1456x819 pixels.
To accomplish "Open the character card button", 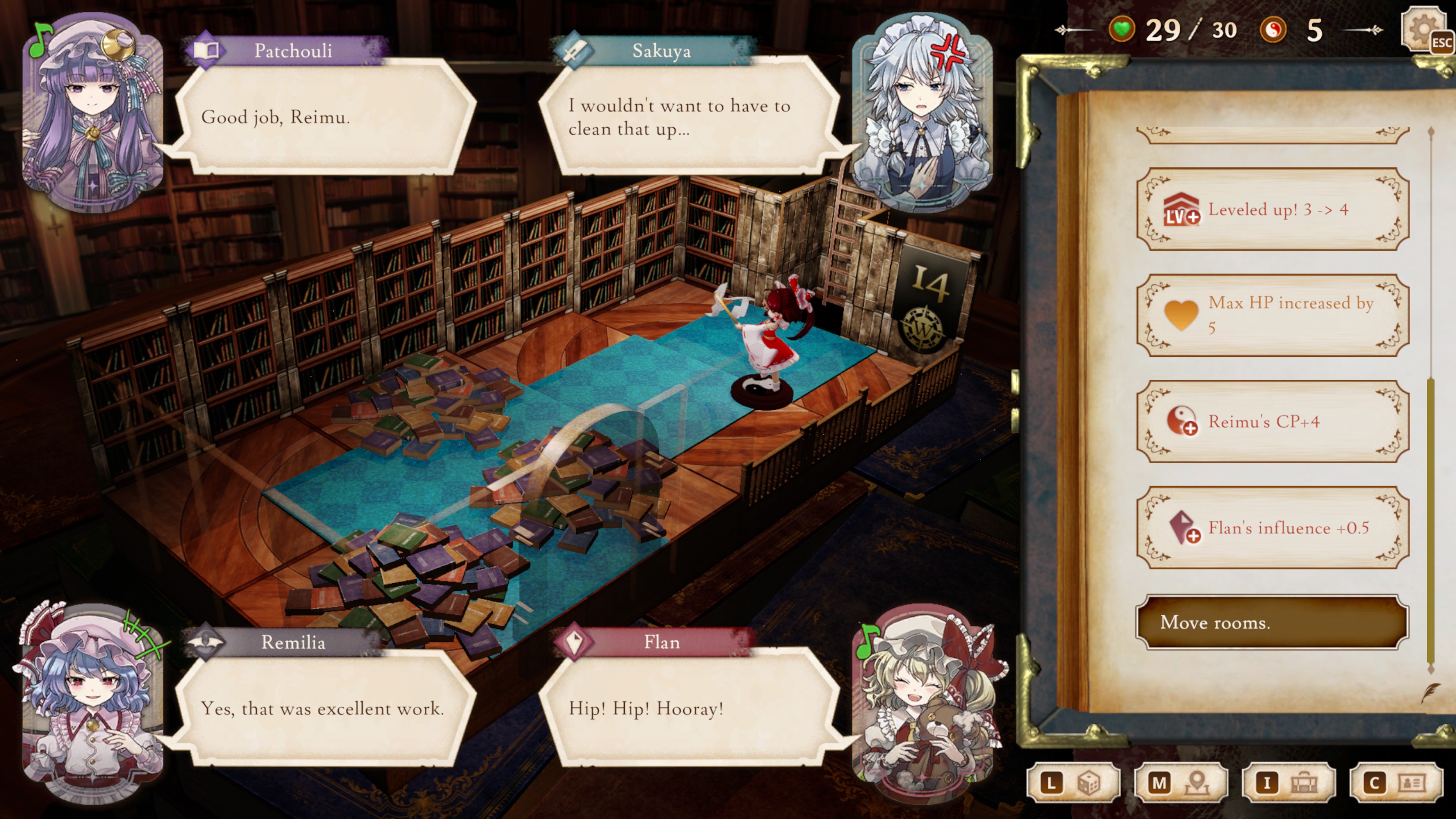I will click(1395, 783).
